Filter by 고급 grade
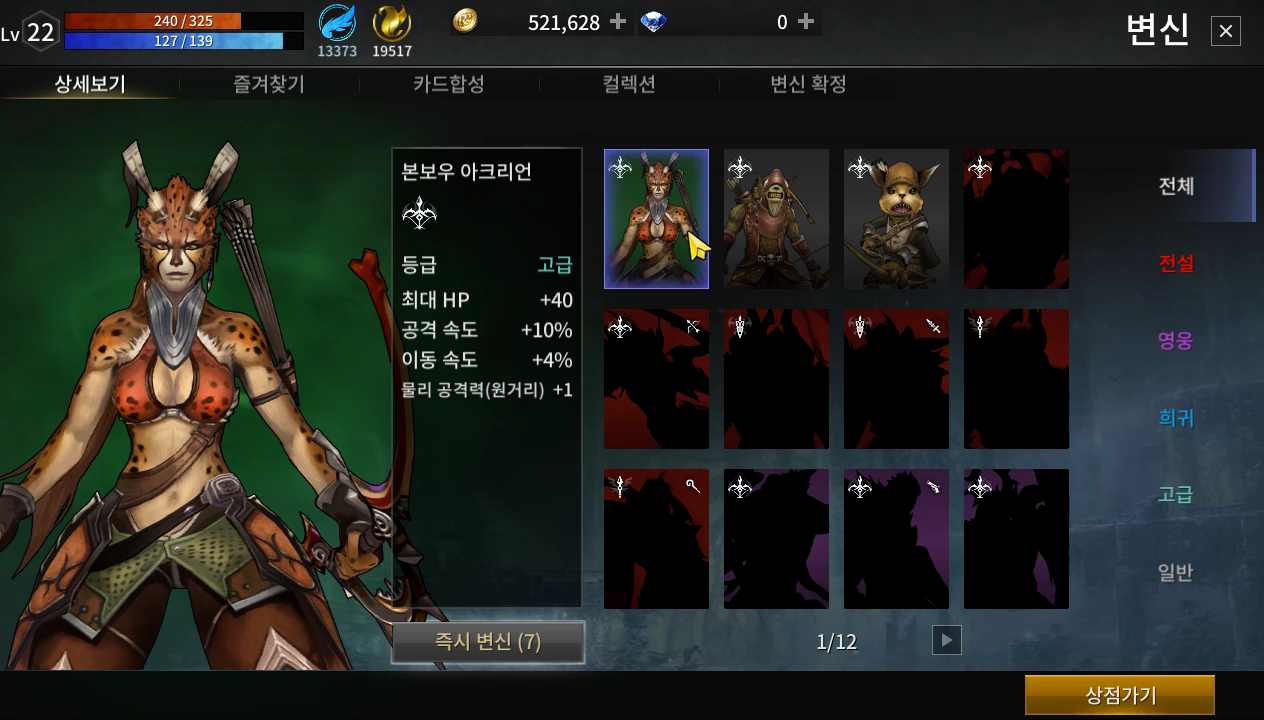 [1176, 495]
